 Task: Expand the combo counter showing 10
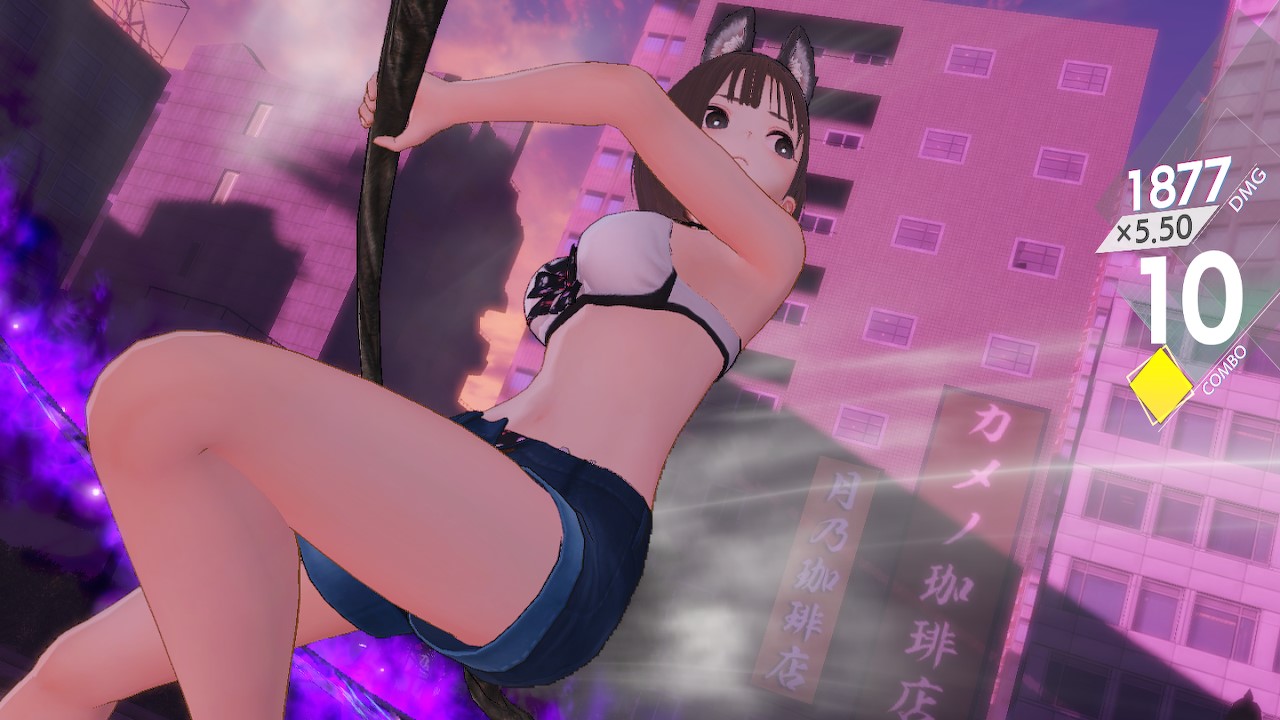[x=1190, y=298]
